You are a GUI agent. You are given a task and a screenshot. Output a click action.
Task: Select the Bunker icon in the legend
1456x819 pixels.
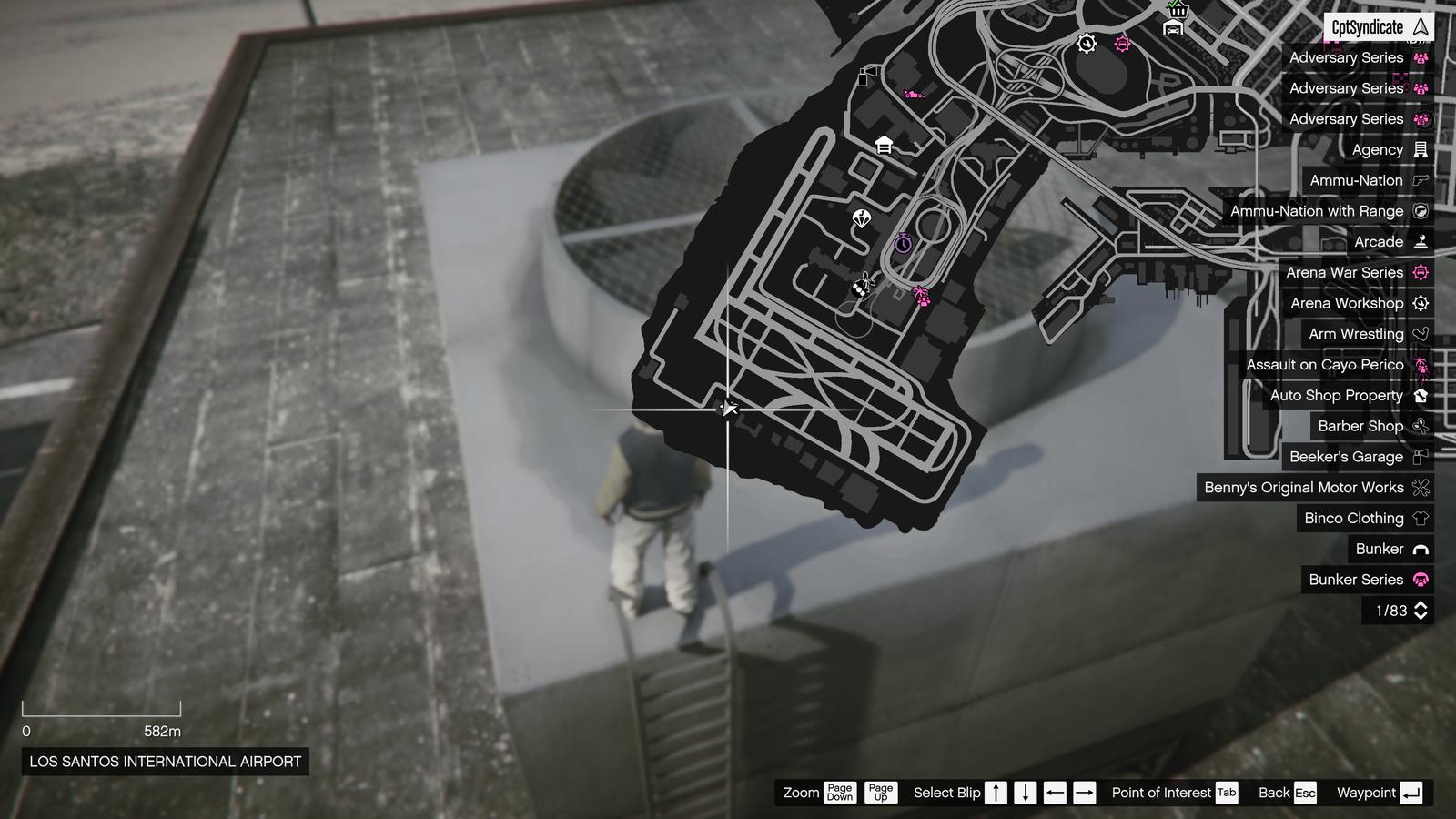pyautogui.click(x=1420, y=549)
